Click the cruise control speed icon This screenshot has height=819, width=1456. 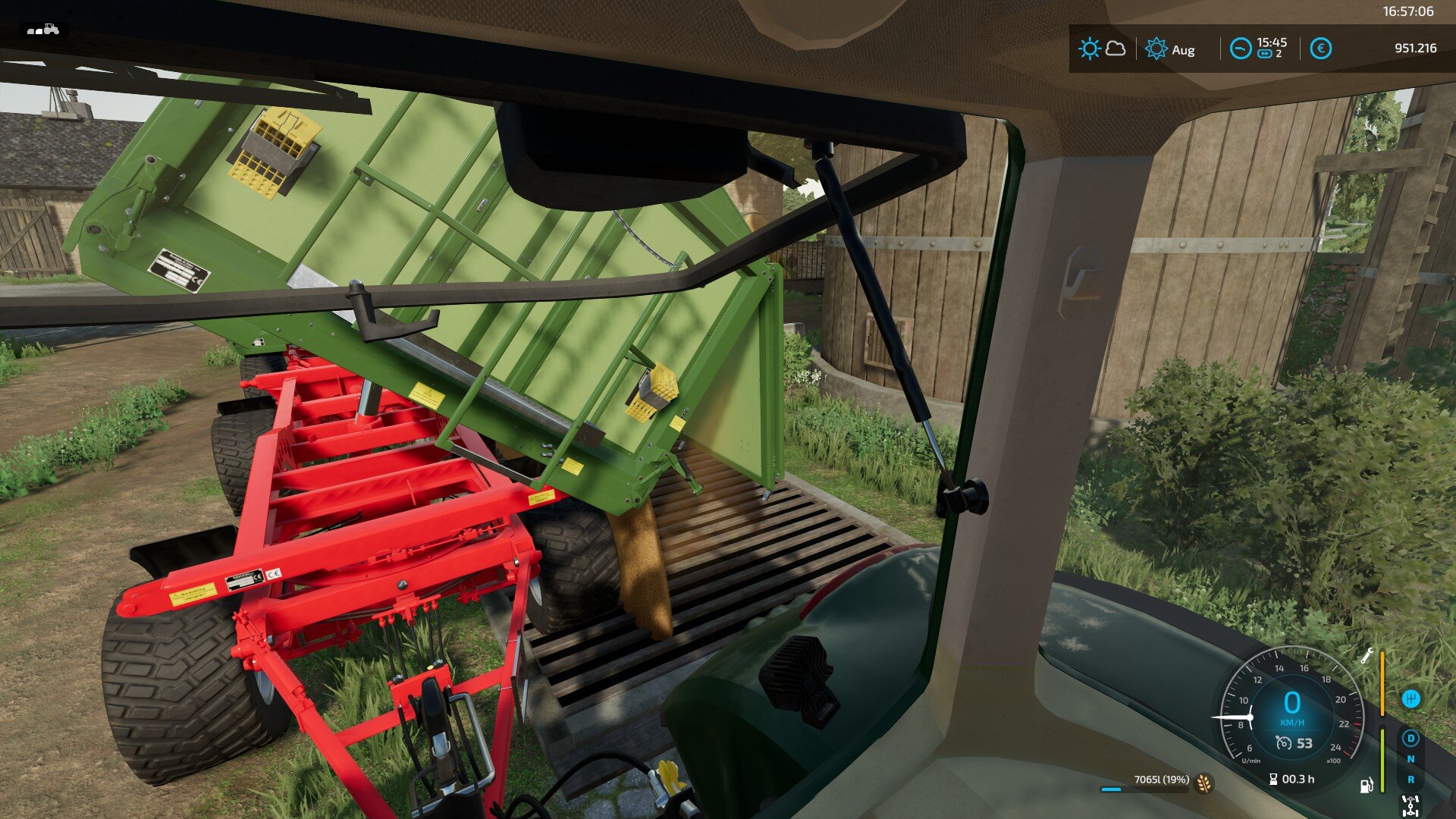[1283, 743]
